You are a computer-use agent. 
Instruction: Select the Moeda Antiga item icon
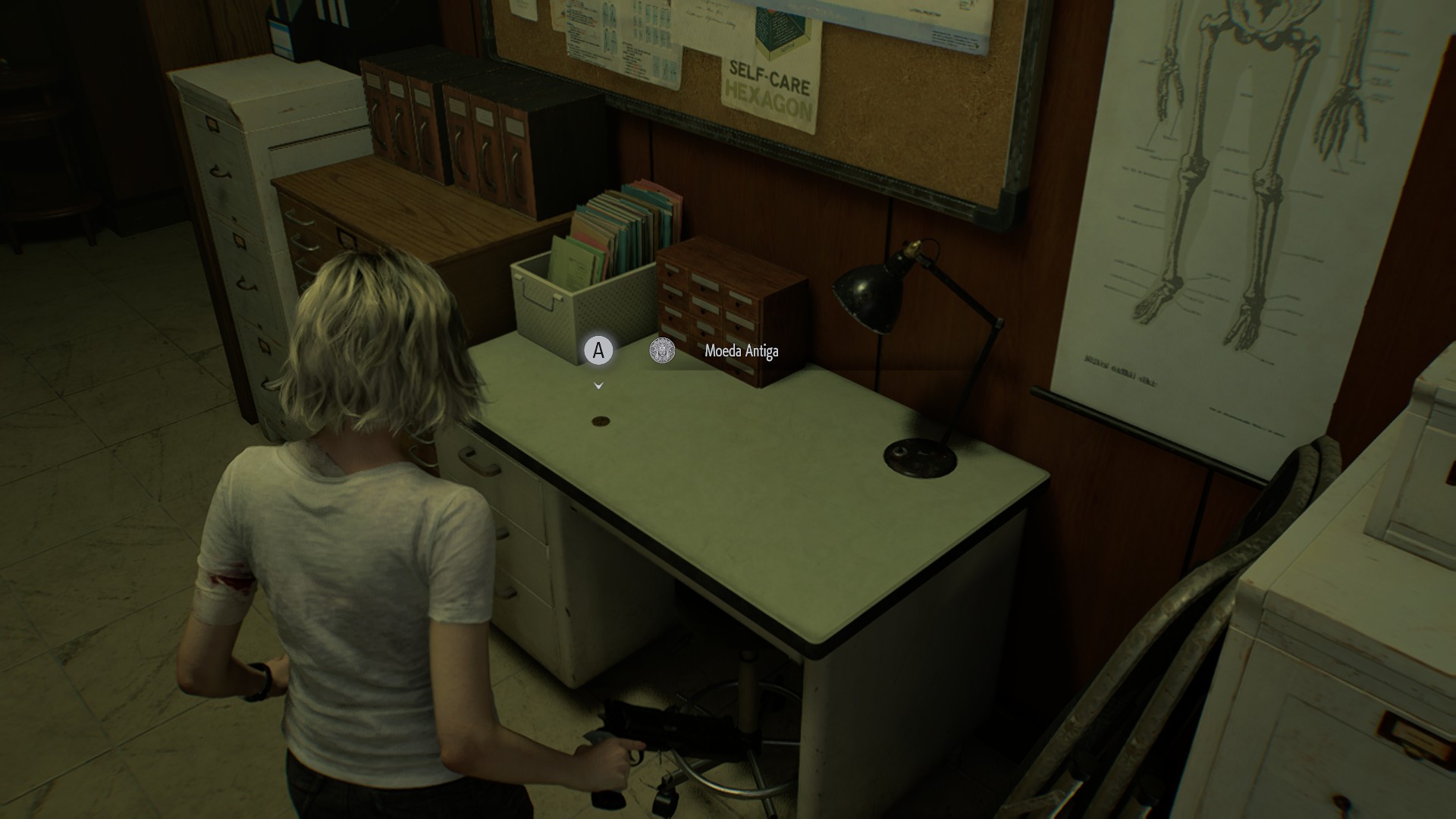click(x=662, y=350)
